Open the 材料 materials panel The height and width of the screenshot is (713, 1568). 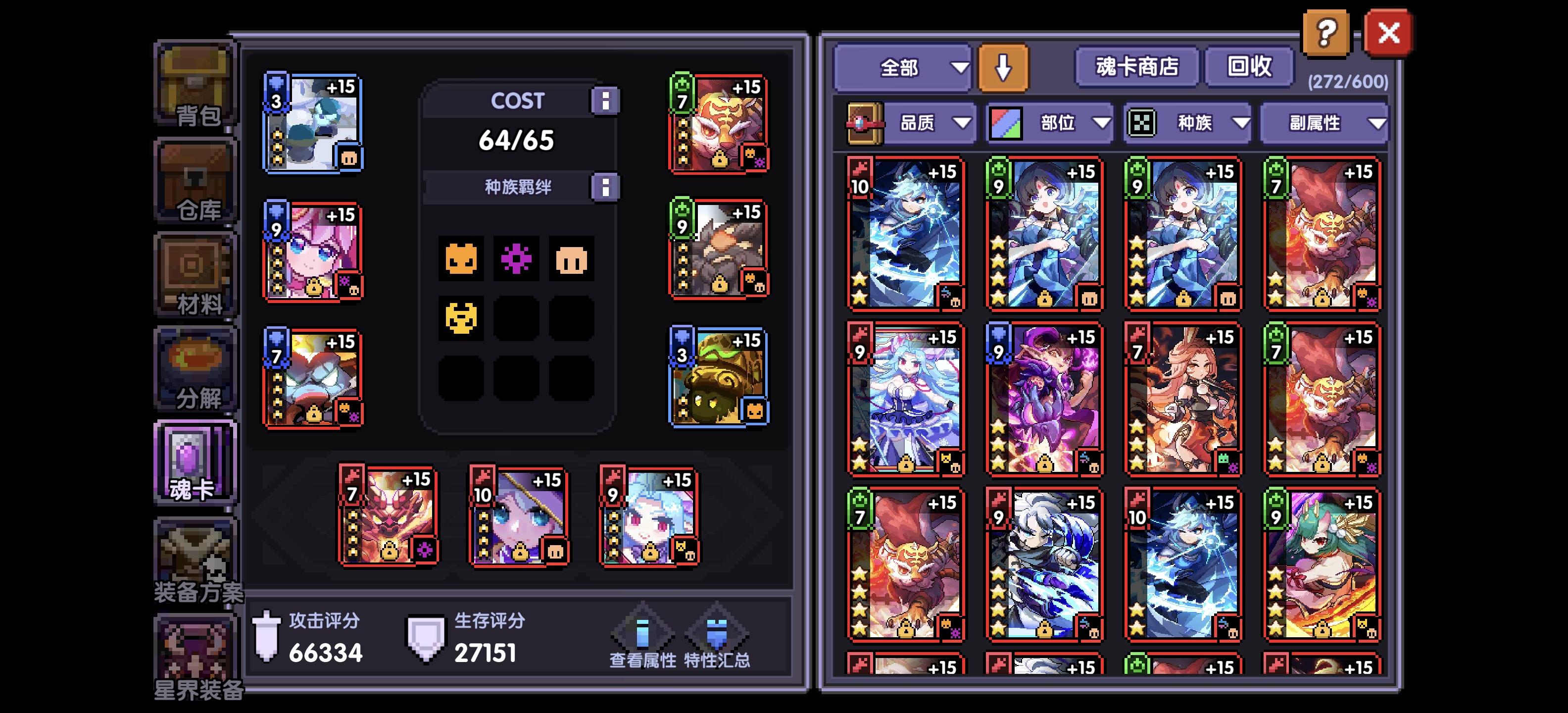[195, 274]
